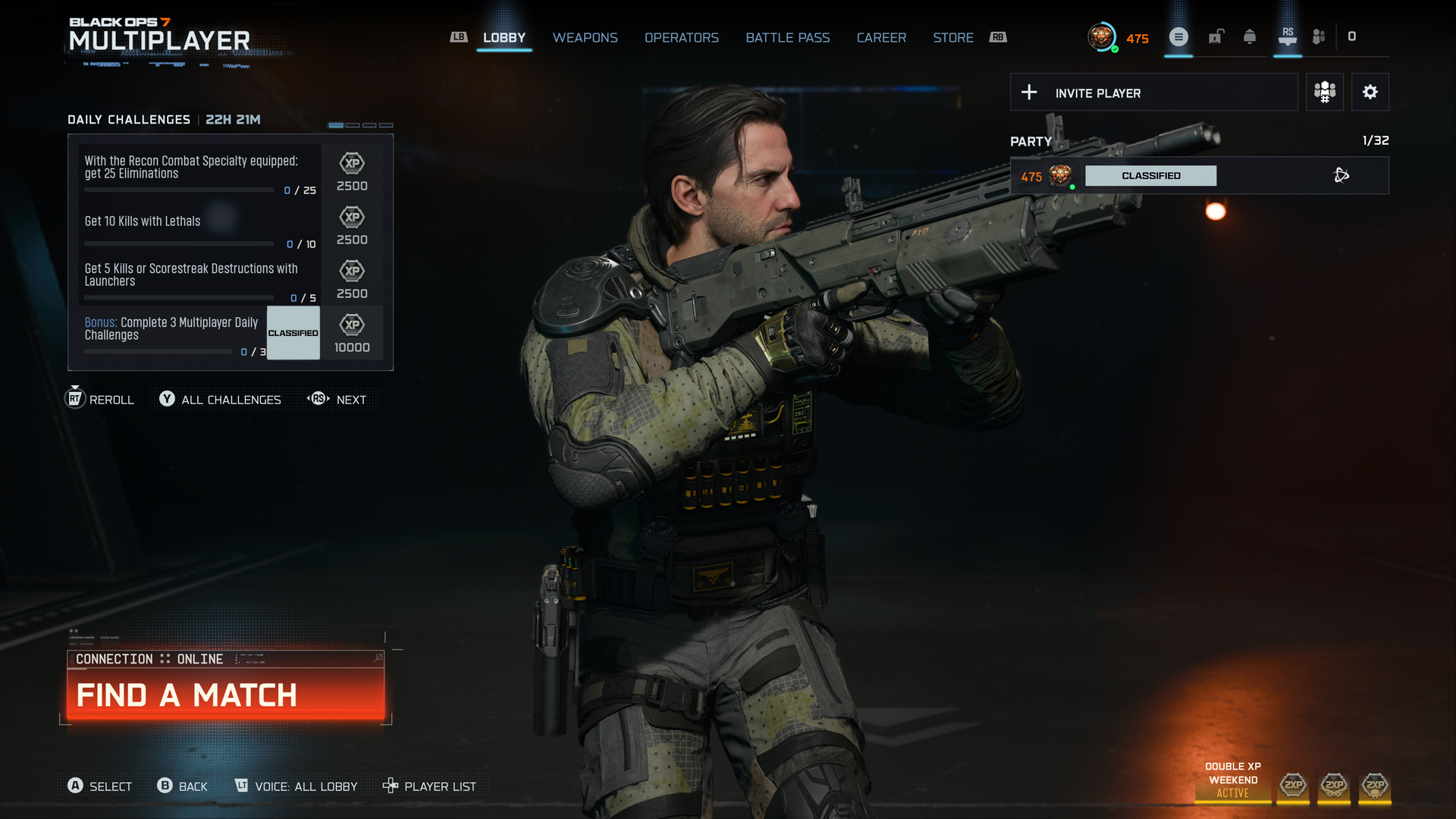Image resolution: width=1456 pixels, height=819 pixels.
Task: Switch to the Lobby tab
Action: pyautogui.click(x=504, y=38)
